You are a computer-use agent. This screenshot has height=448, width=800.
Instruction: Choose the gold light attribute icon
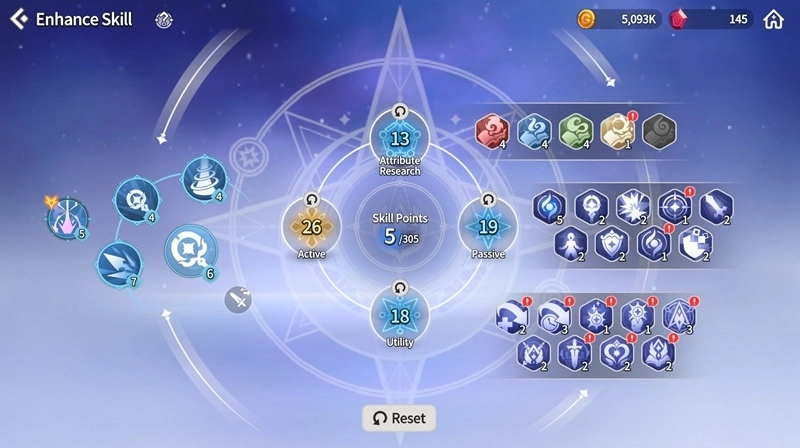click(617, 130)
